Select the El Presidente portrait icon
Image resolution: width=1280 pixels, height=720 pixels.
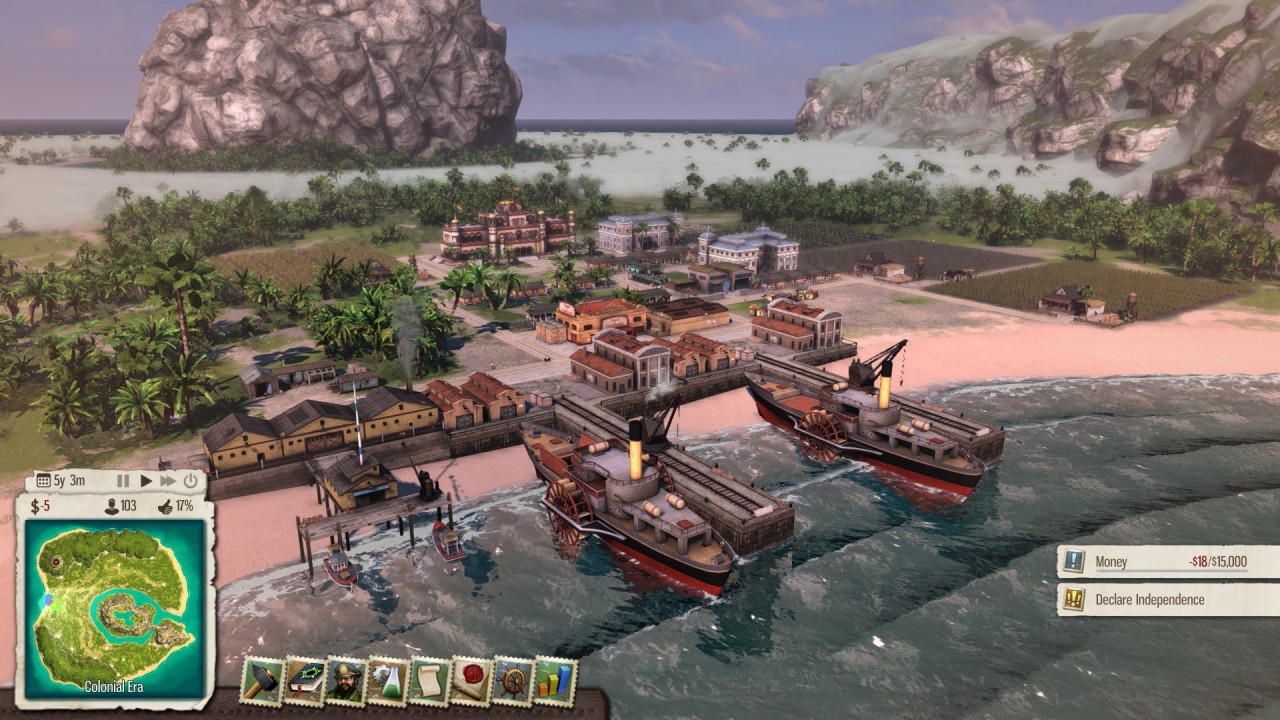347,680
